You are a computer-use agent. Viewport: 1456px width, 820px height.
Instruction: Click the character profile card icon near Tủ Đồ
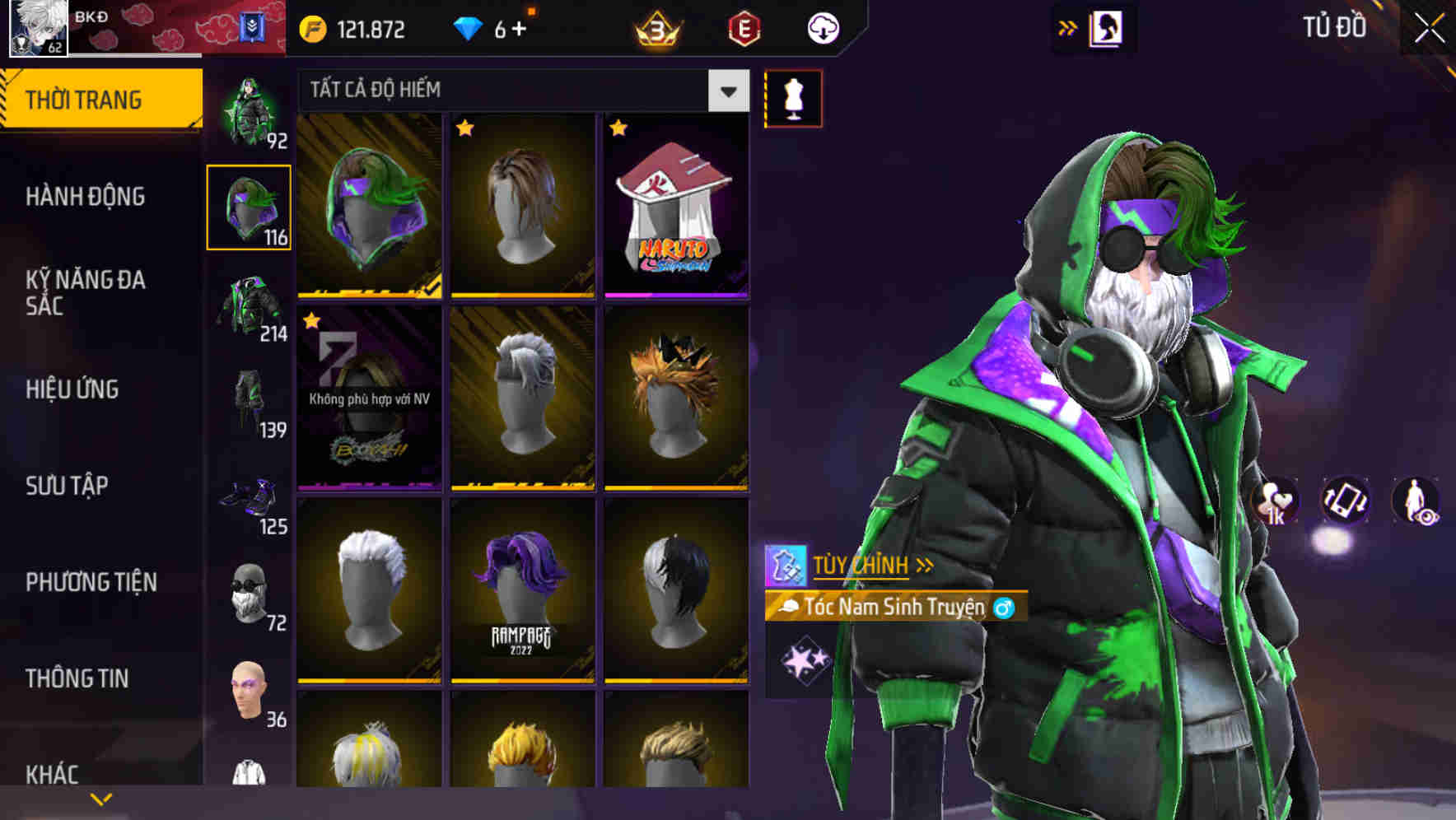[1106, 27]
